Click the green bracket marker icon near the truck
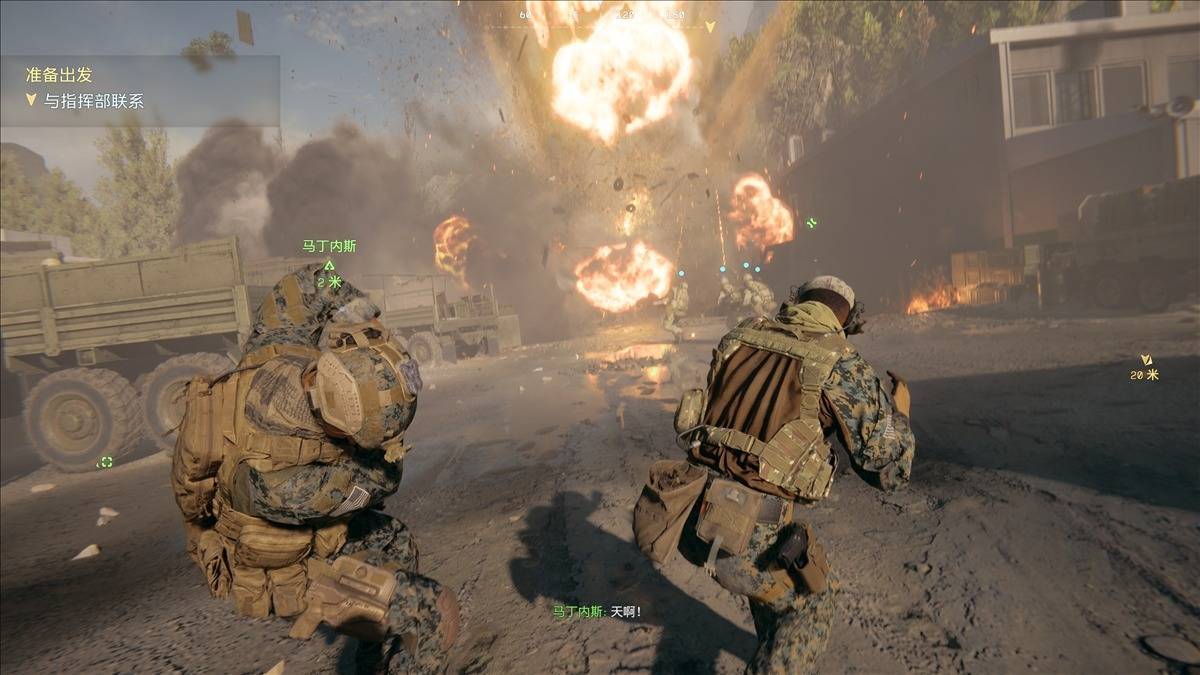Image resolution: width=1200 pixels, height=675 pixels. pos(105,461)
